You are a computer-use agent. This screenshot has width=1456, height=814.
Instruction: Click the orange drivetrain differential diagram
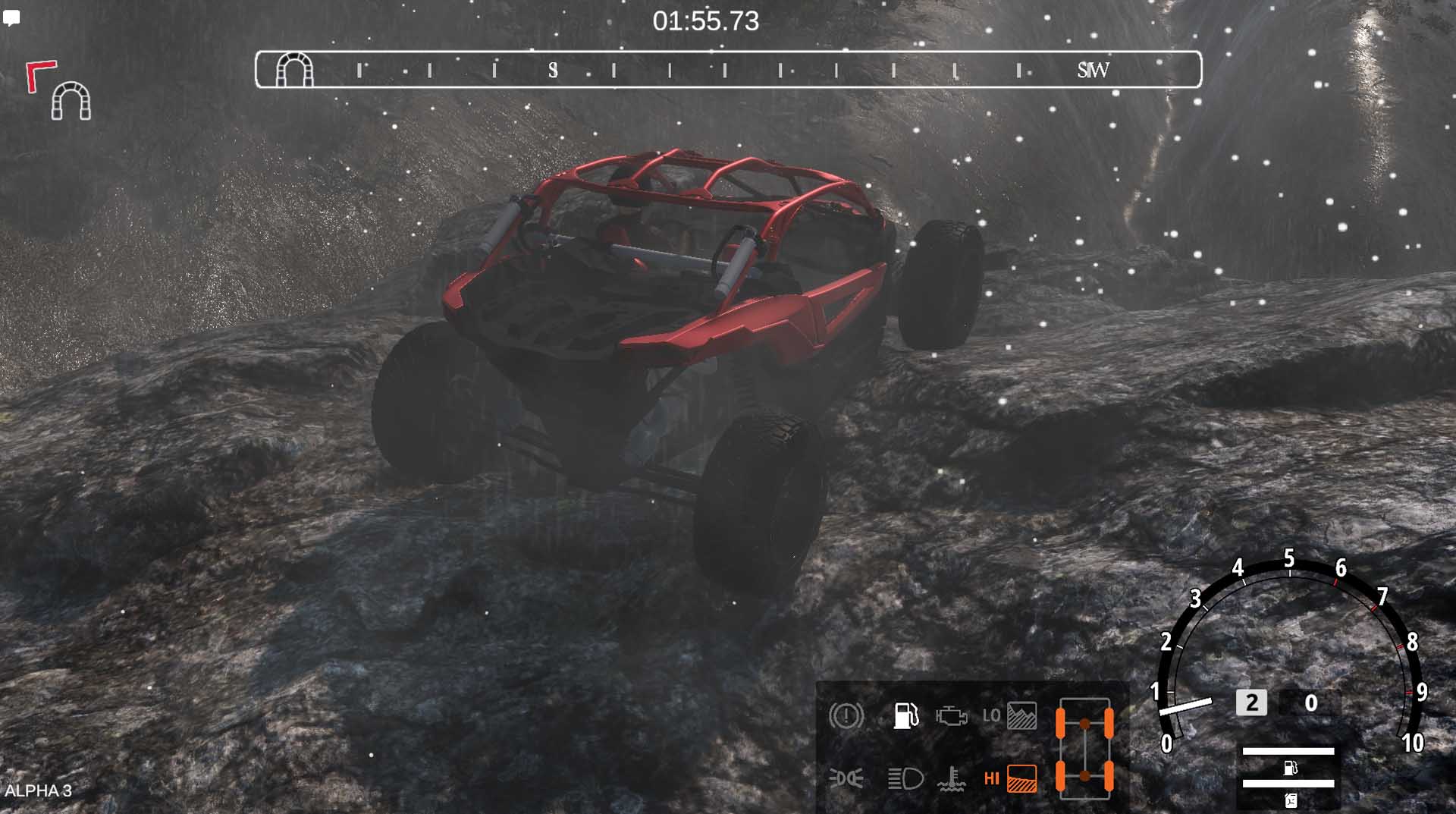pyautogui.click(x=1084, y=748)
